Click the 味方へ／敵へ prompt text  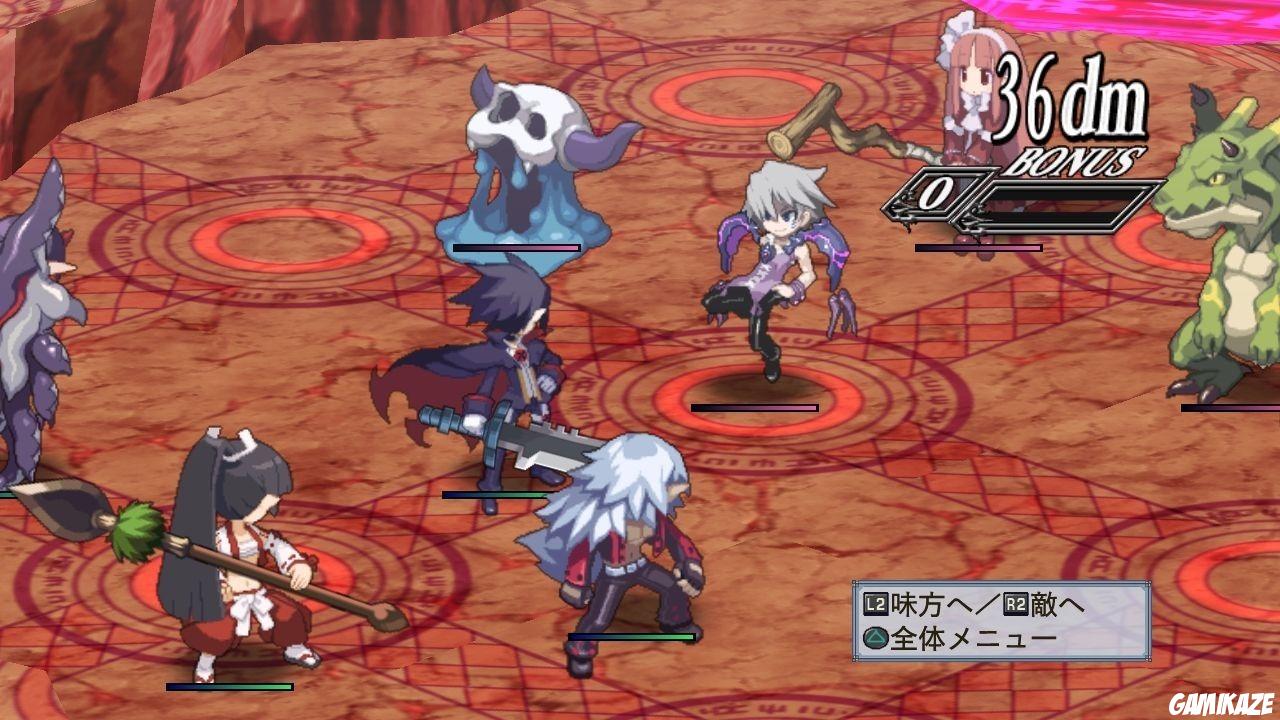[975, 606]
